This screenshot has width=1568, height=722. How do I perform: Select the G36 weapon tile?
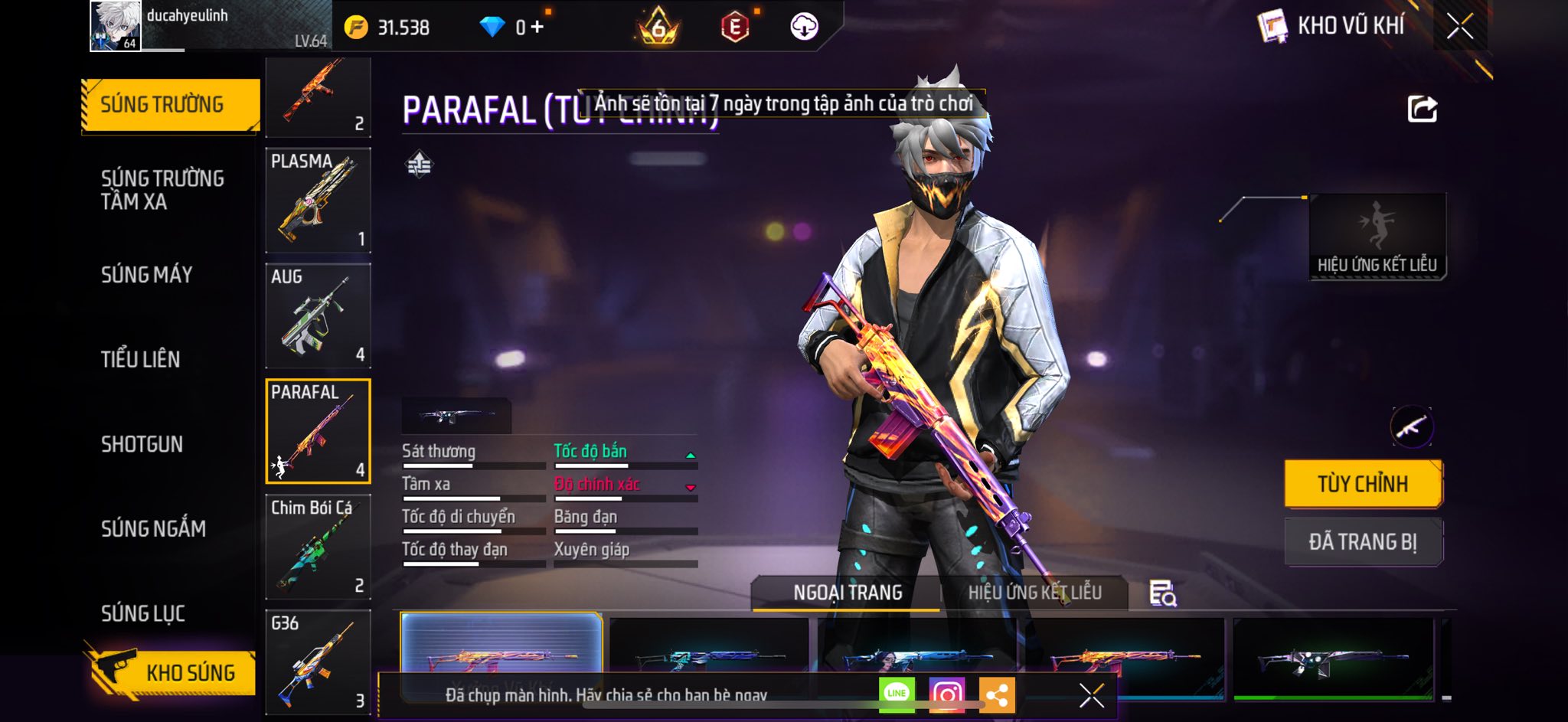[x=318, y=662]
